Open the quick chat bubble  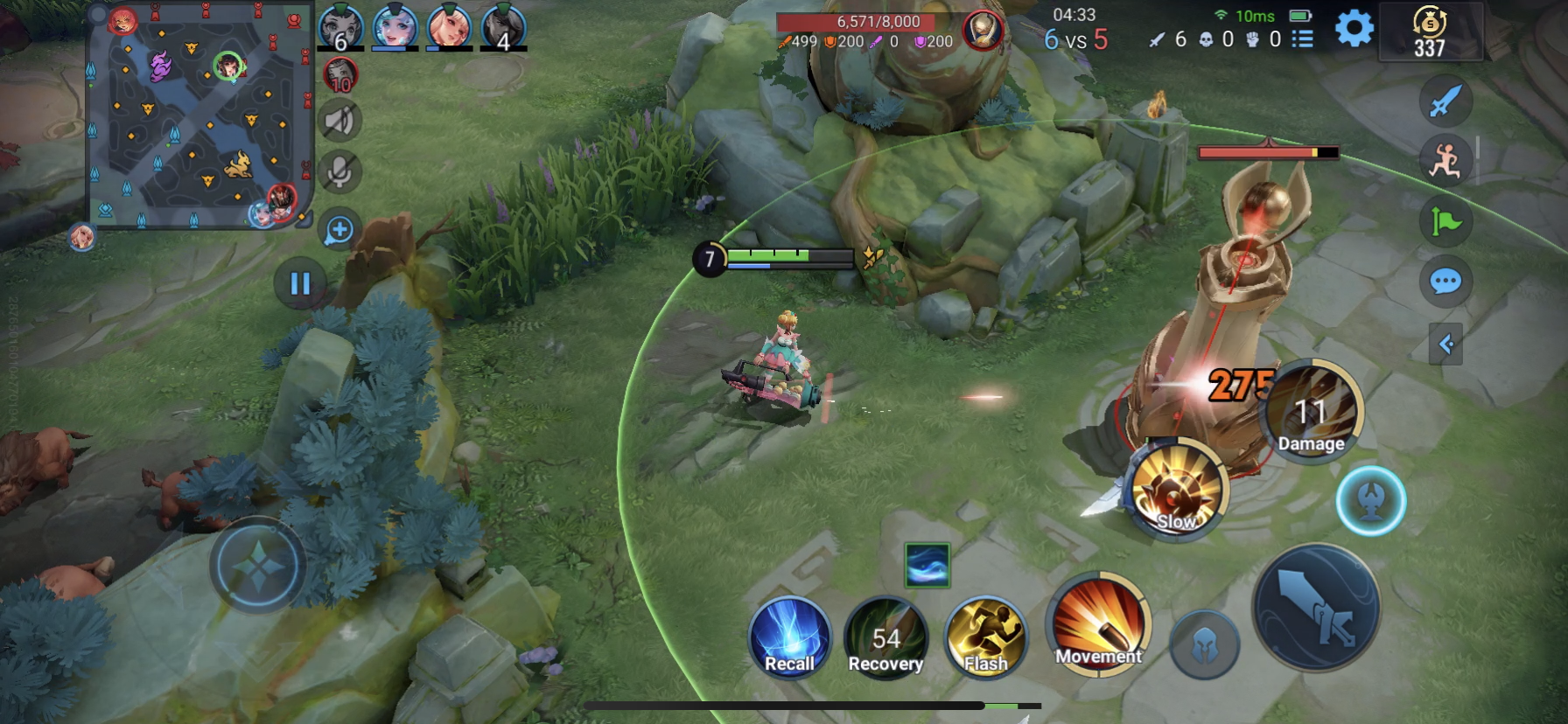click(1445, 282)
